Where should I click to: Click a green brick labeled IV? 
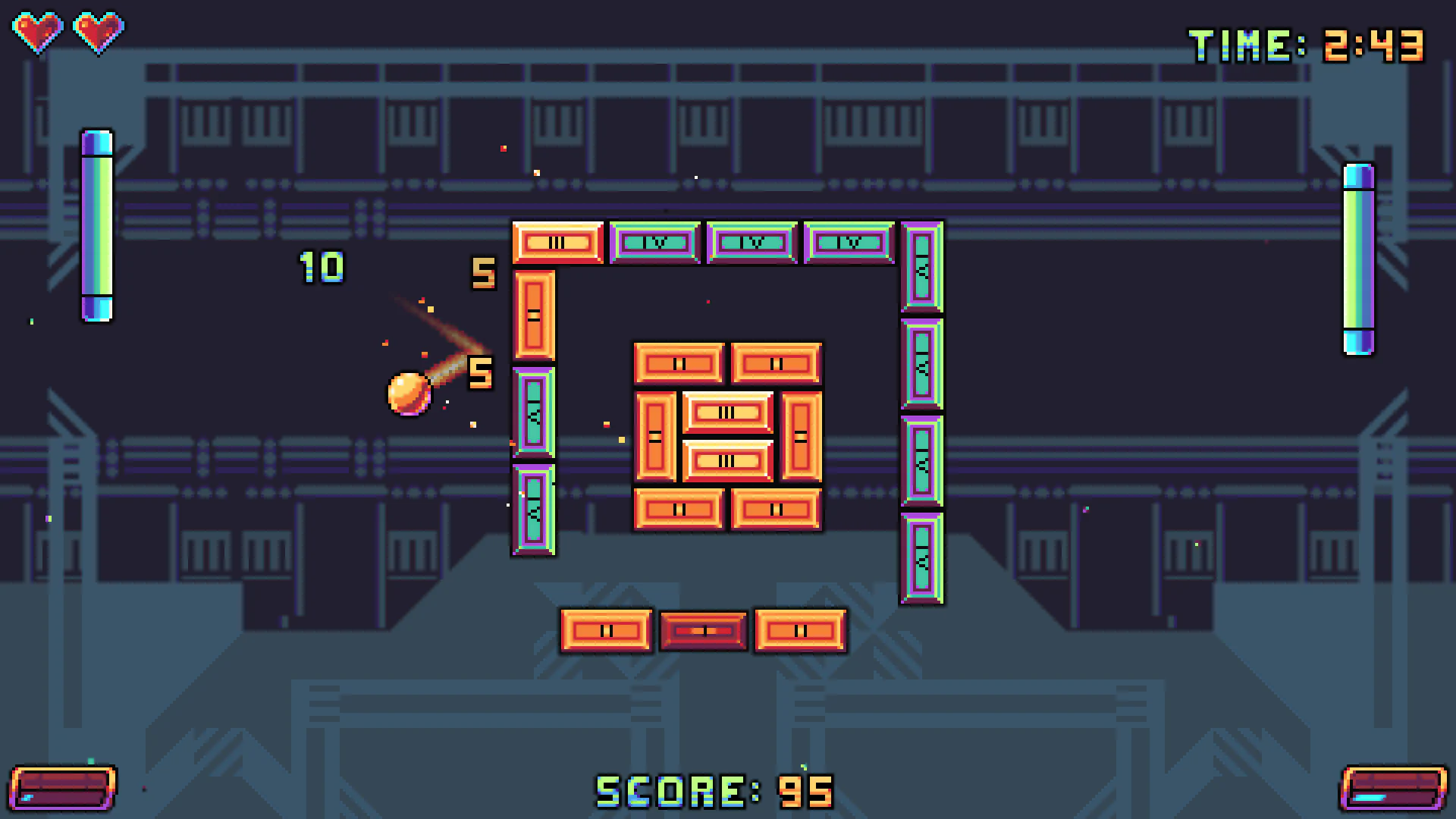point(654,243)
